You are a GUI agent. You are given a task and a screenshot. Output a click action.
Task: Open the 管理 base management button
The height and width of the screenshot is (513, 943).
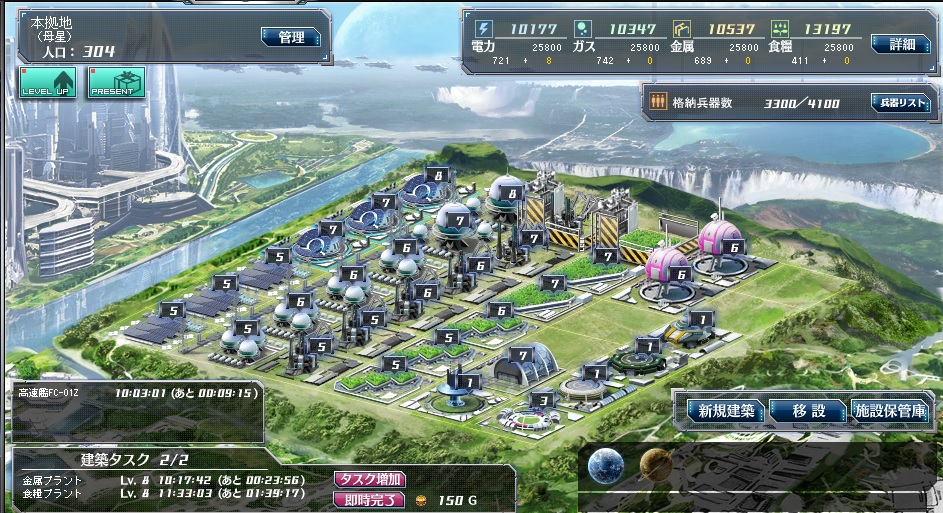coord(292,38)
